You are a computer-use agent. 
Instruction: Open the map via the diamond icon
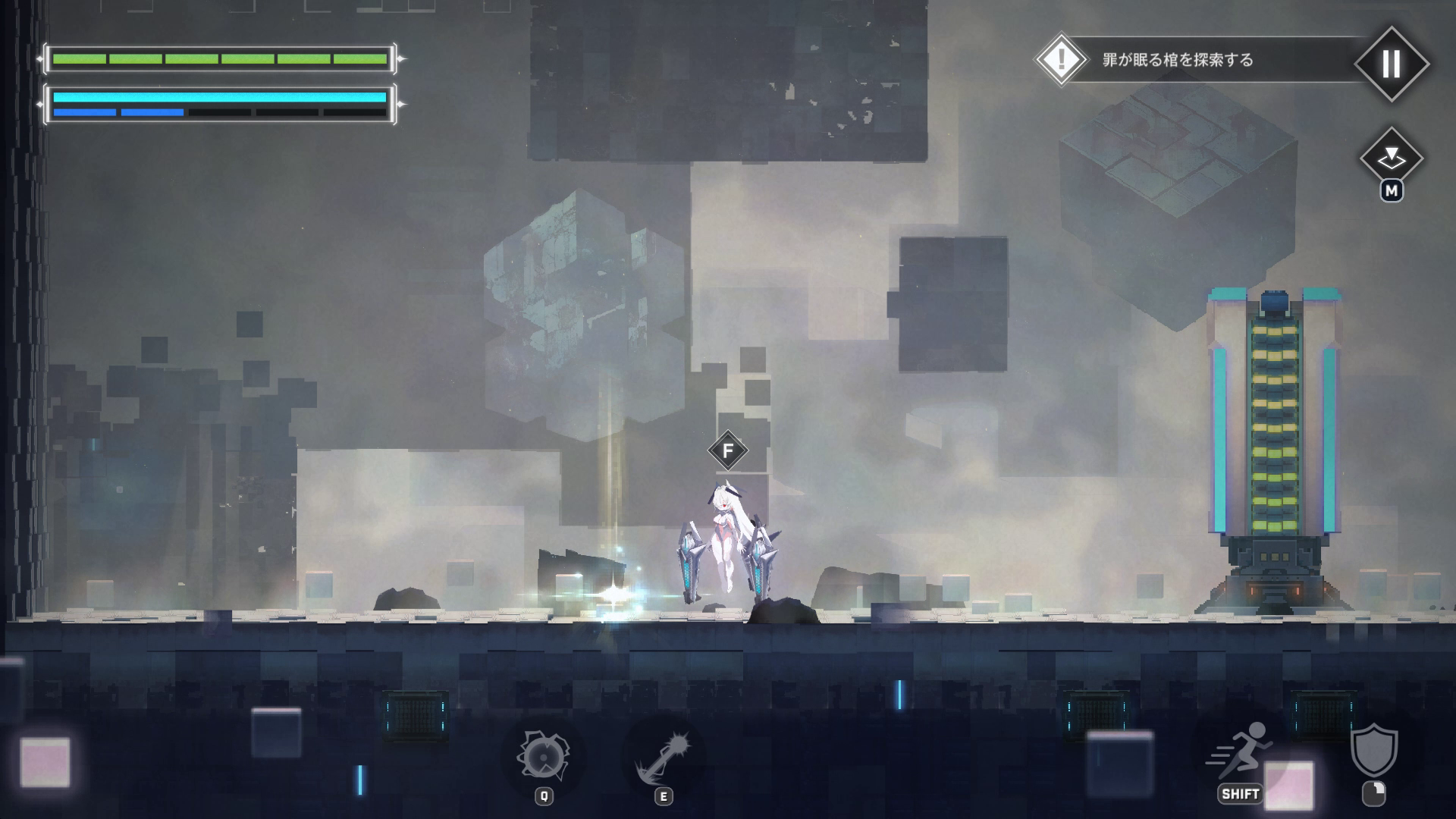[1391, 158]
